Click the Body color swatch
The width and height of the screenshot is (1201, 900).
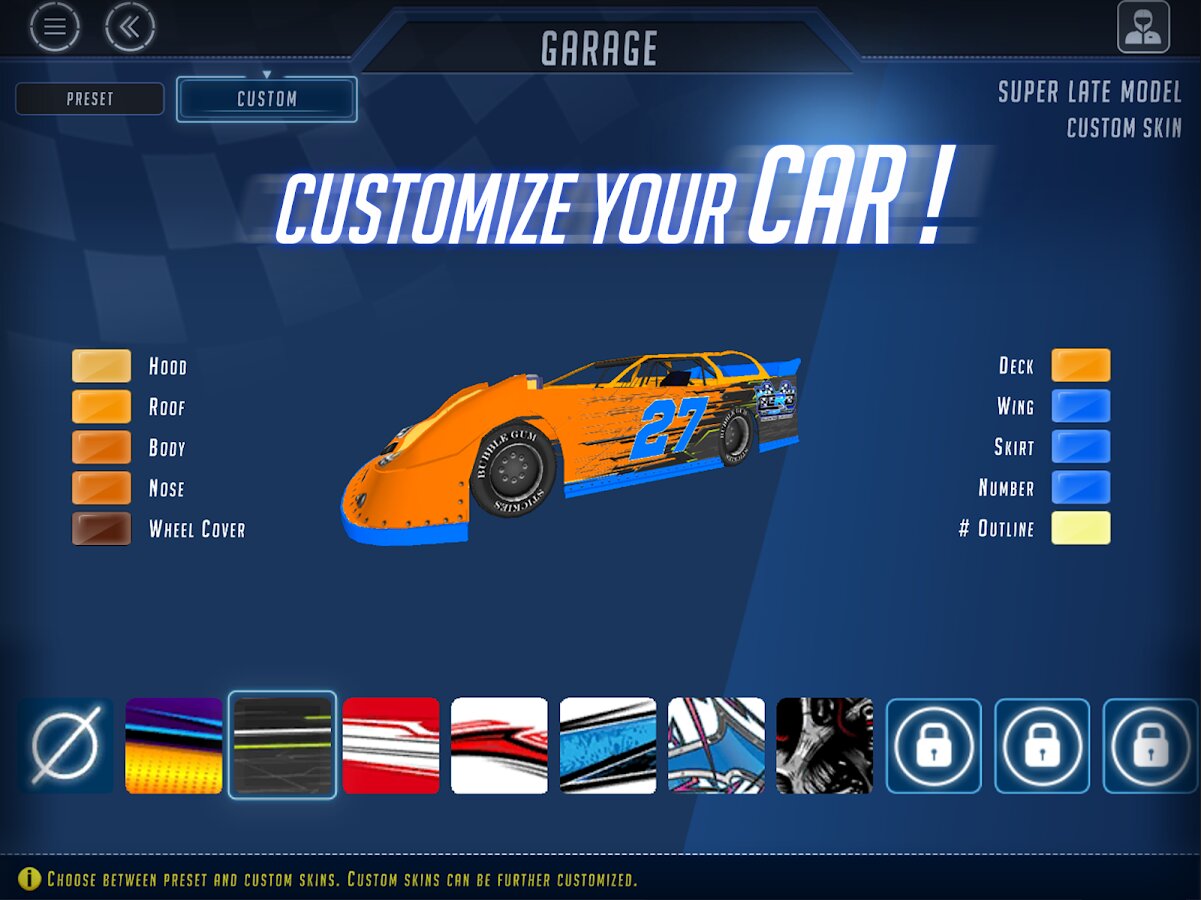(101, 447)
